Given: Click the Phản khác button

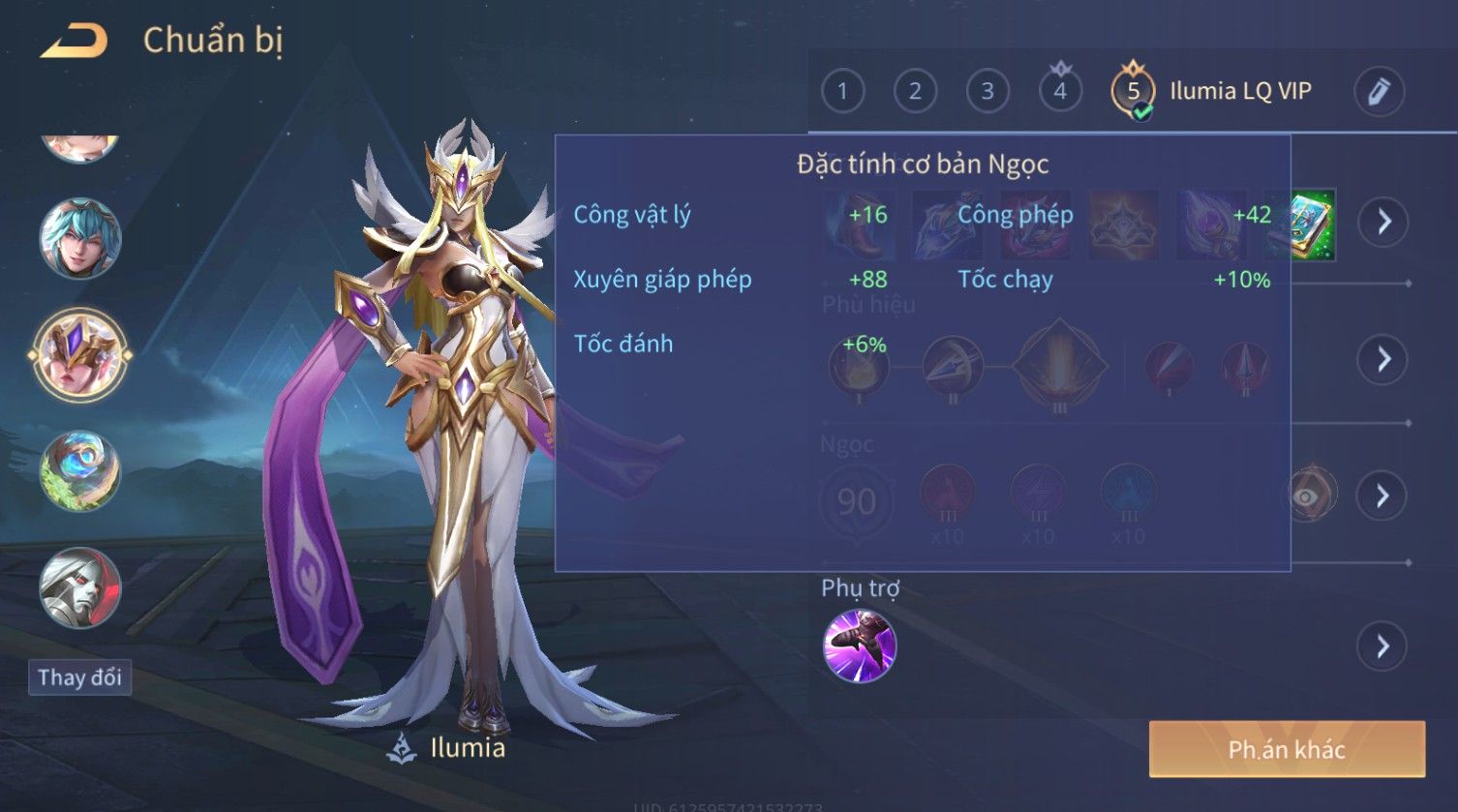Looking at the screenshot, I should (x=1287, y=749).
